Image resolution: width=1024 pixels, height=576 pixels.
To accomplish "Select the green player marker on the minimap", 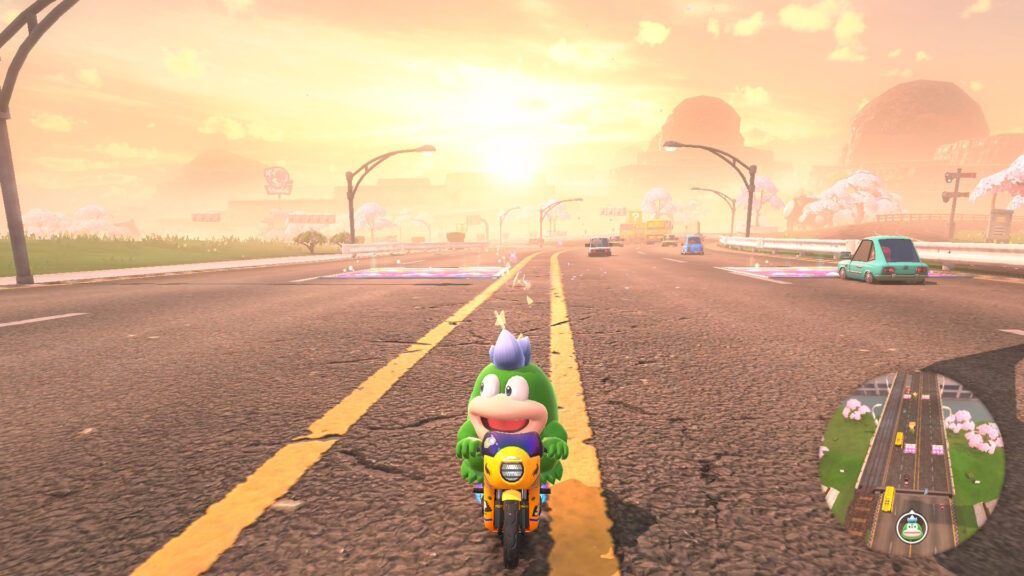I will (x=910, y=526).
